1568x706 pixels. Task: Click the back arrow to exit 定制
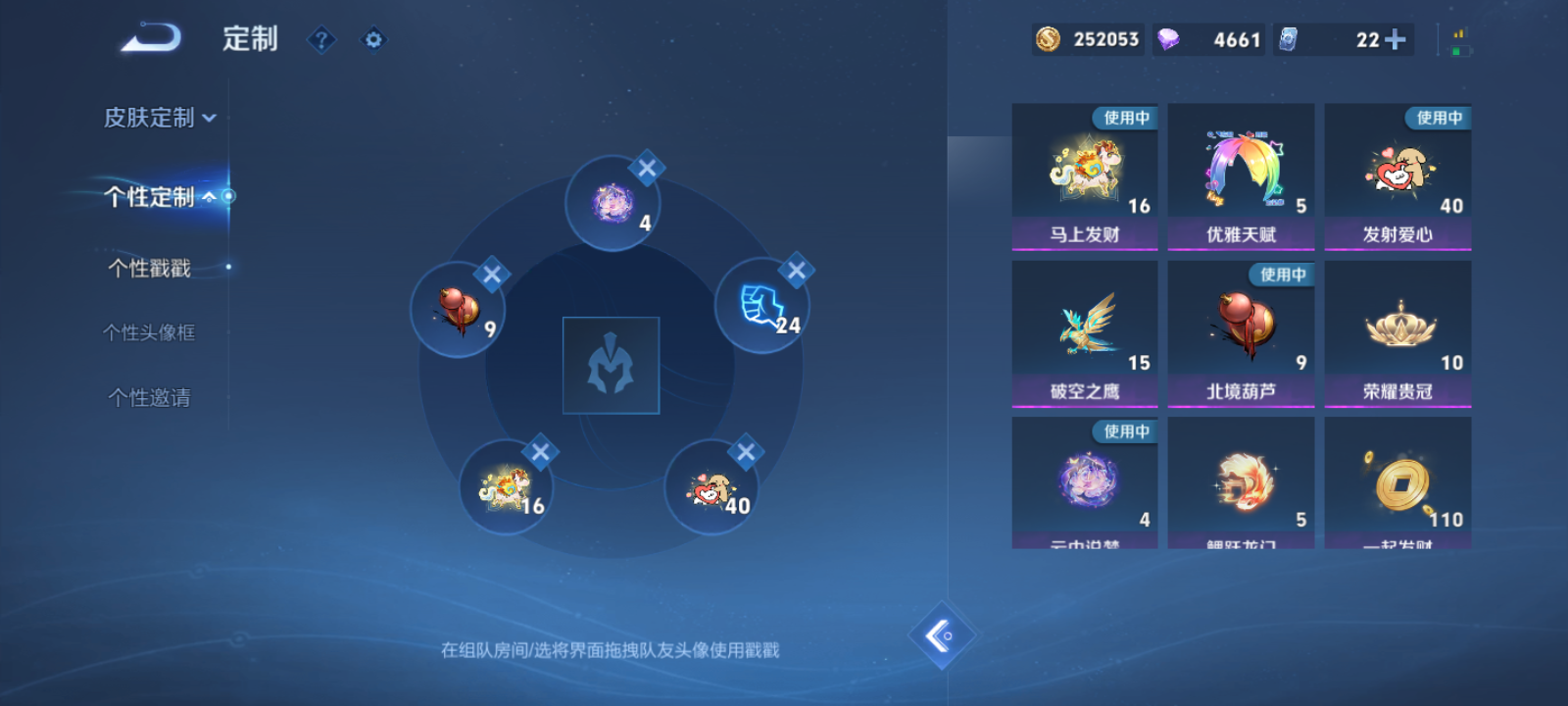coord(149,37)
